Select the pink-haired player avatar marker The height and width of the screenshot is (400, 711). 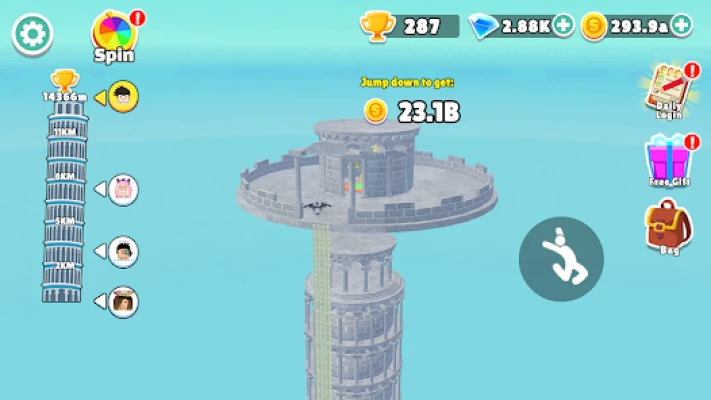[123, 189]
